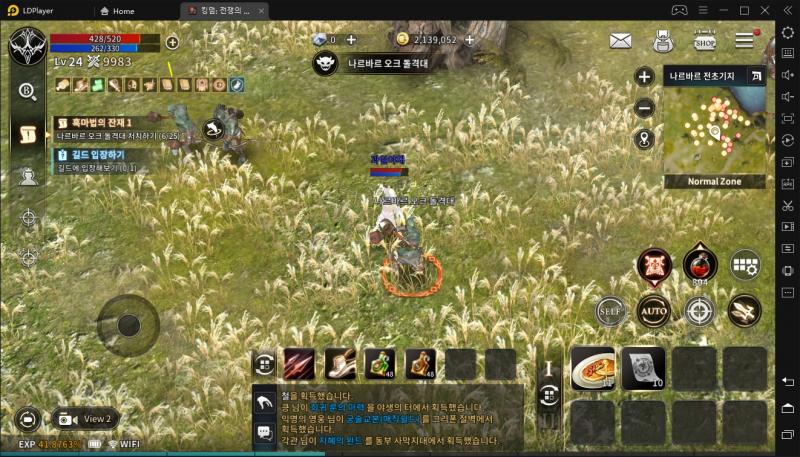Open the character emblem portrait

(x=26, y=45)
